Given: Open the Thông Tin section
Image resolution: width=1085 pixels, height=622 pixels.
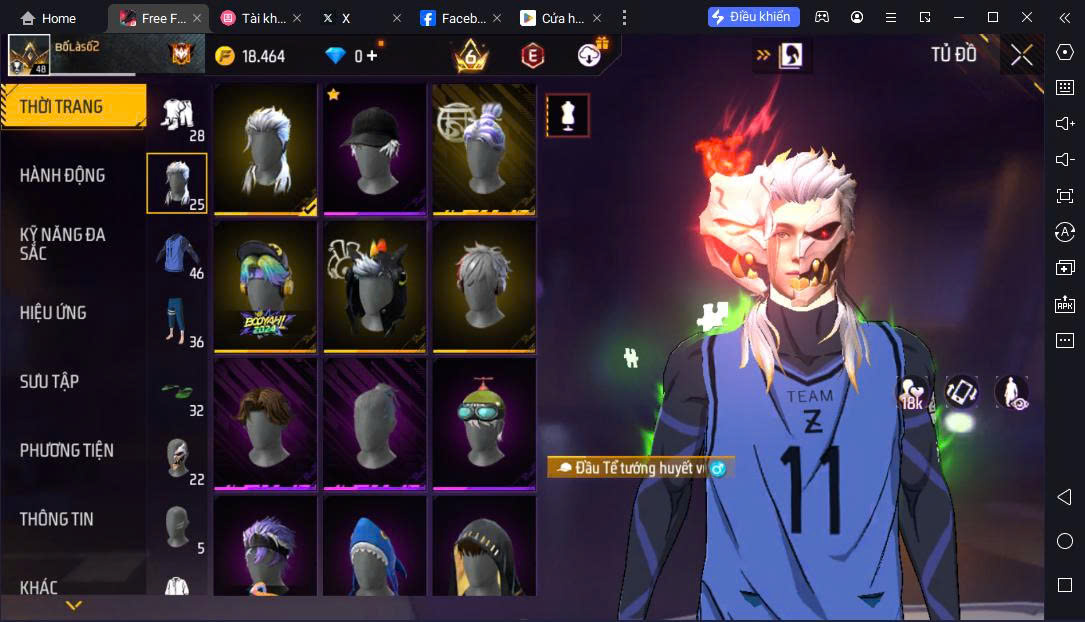Looking at the screenshot, I should coord(57,519).
